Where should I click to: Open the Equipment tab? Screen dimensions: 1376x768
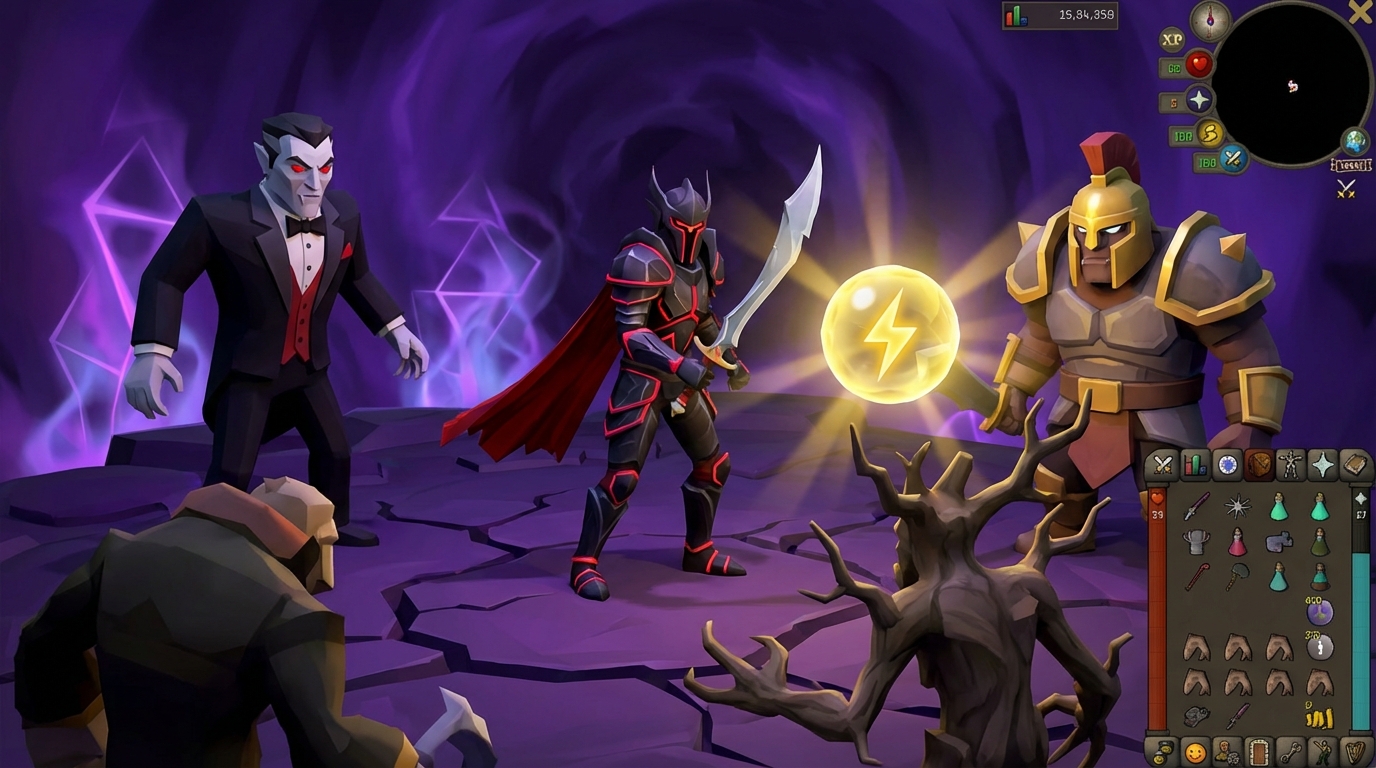[x=1292, y=465]
